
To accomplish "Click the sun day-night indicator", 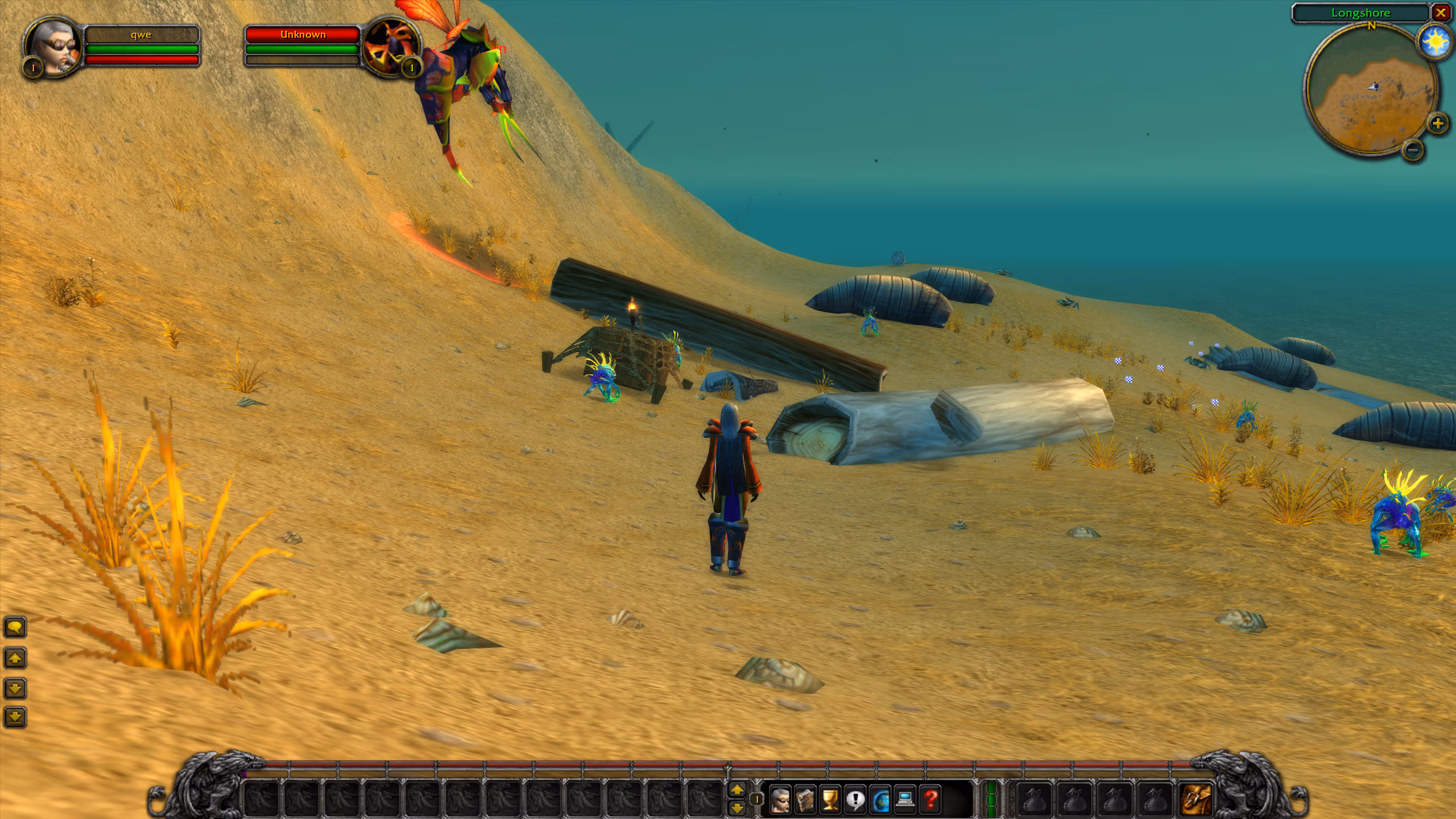I will click(x=1435, y=42).
